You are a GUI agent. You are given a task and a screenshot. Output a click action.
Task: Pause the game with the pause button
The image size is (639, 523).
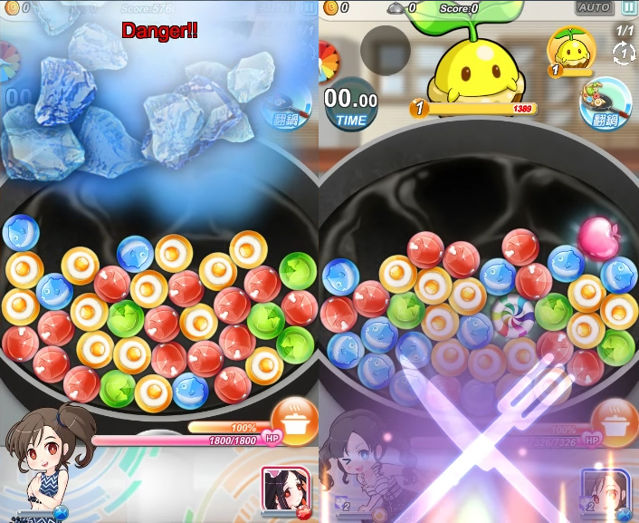(627, 8)
